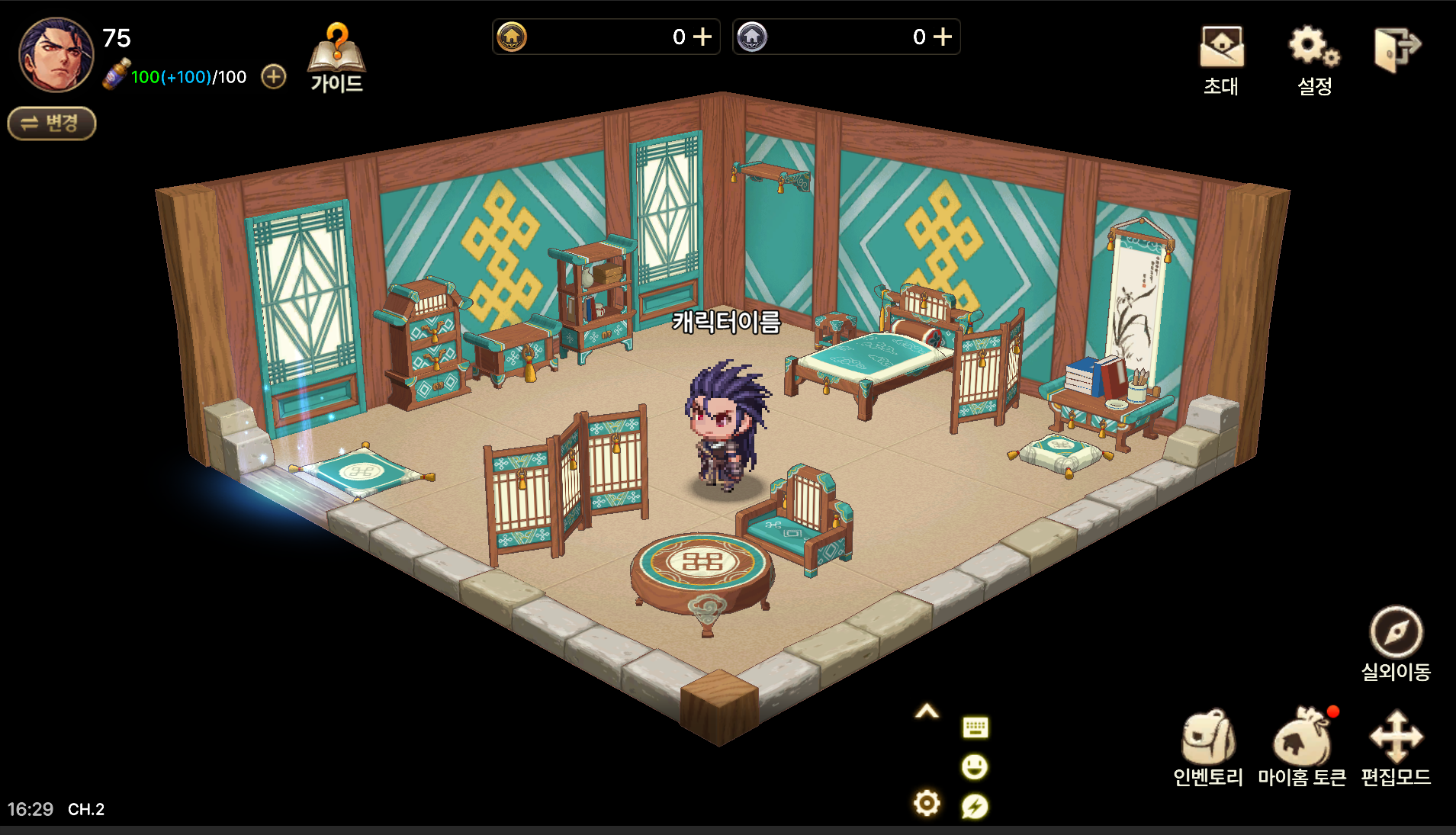Show the emoji smiley menu
Image resolution: width=1456 pixels, height=835 pixels.
975,766
